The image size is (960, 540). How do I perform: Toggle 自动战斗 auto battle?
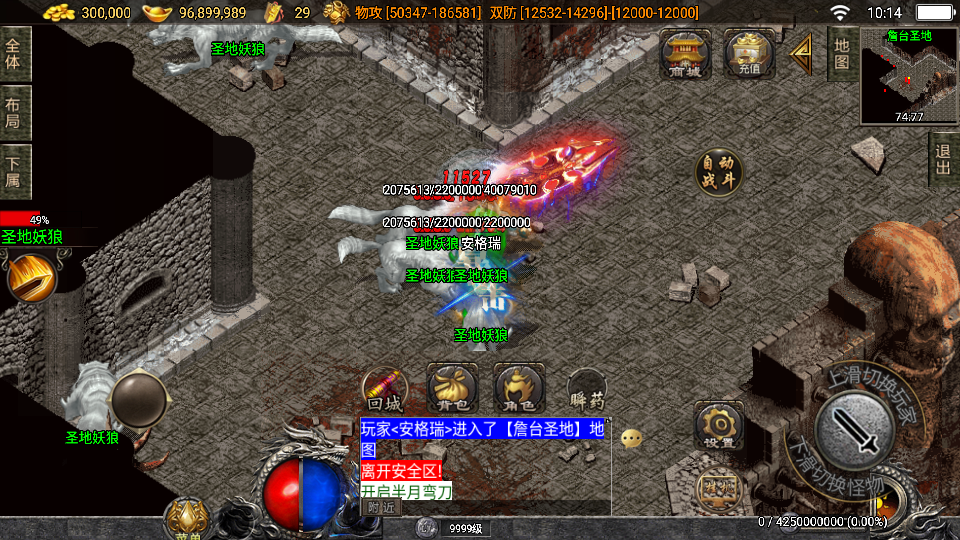tap(719, 172)
